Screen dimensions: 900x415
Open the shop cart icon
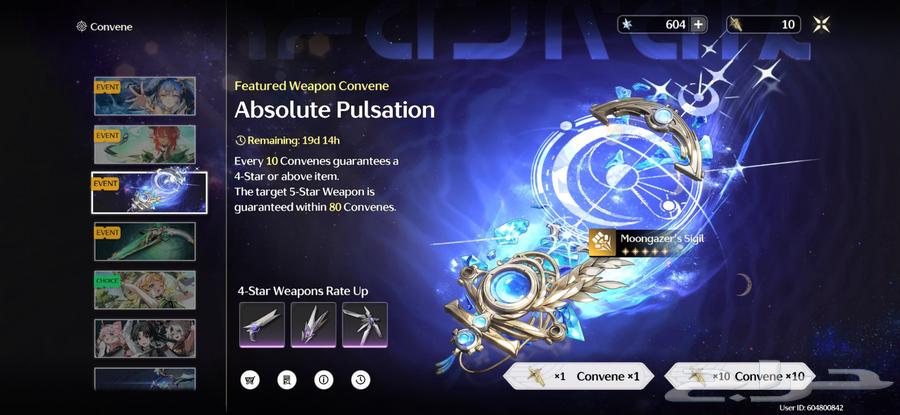[249, 380]
